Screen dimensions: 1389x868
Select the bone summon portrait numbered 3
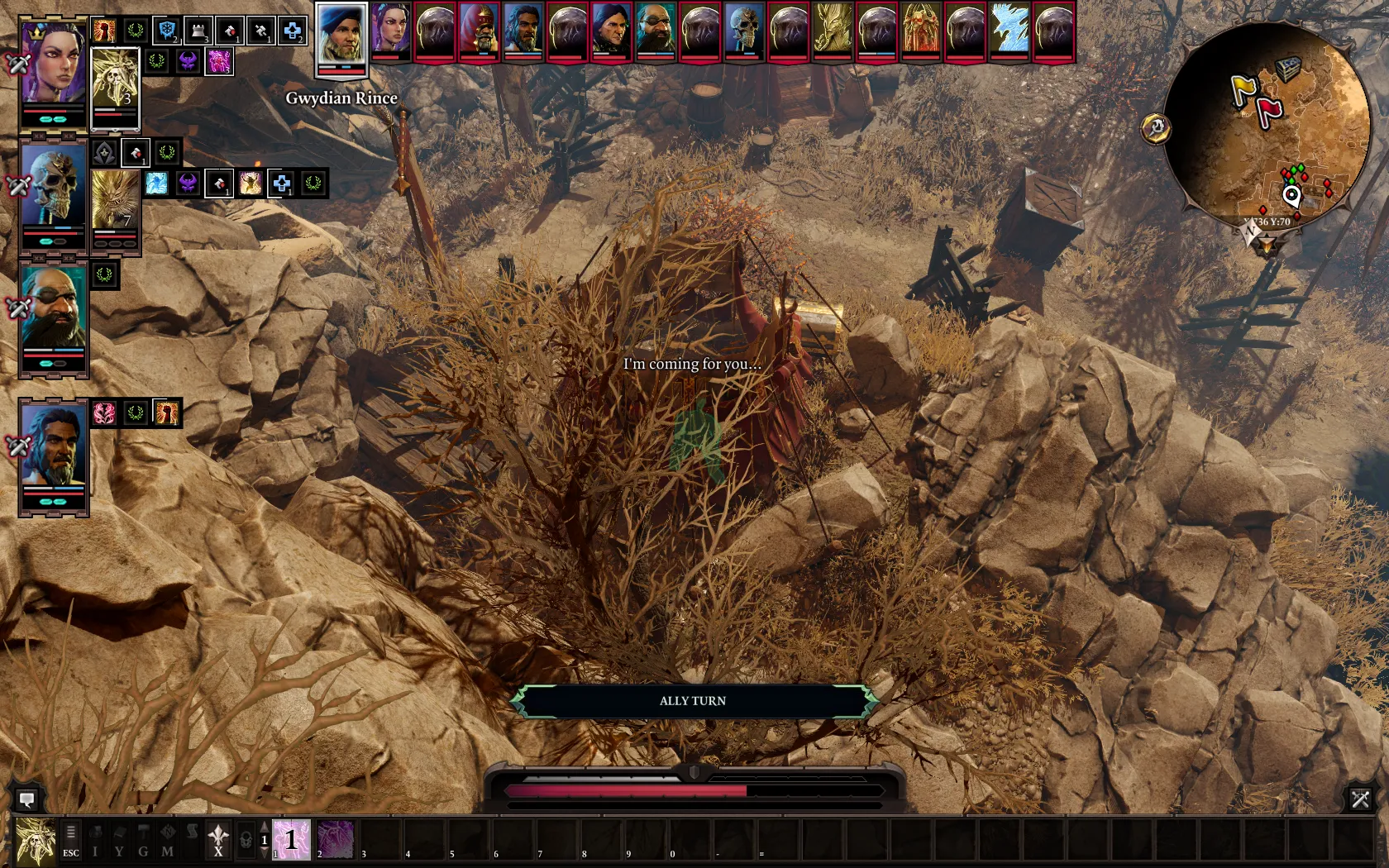pyautogui.click(x=115, y=80)
